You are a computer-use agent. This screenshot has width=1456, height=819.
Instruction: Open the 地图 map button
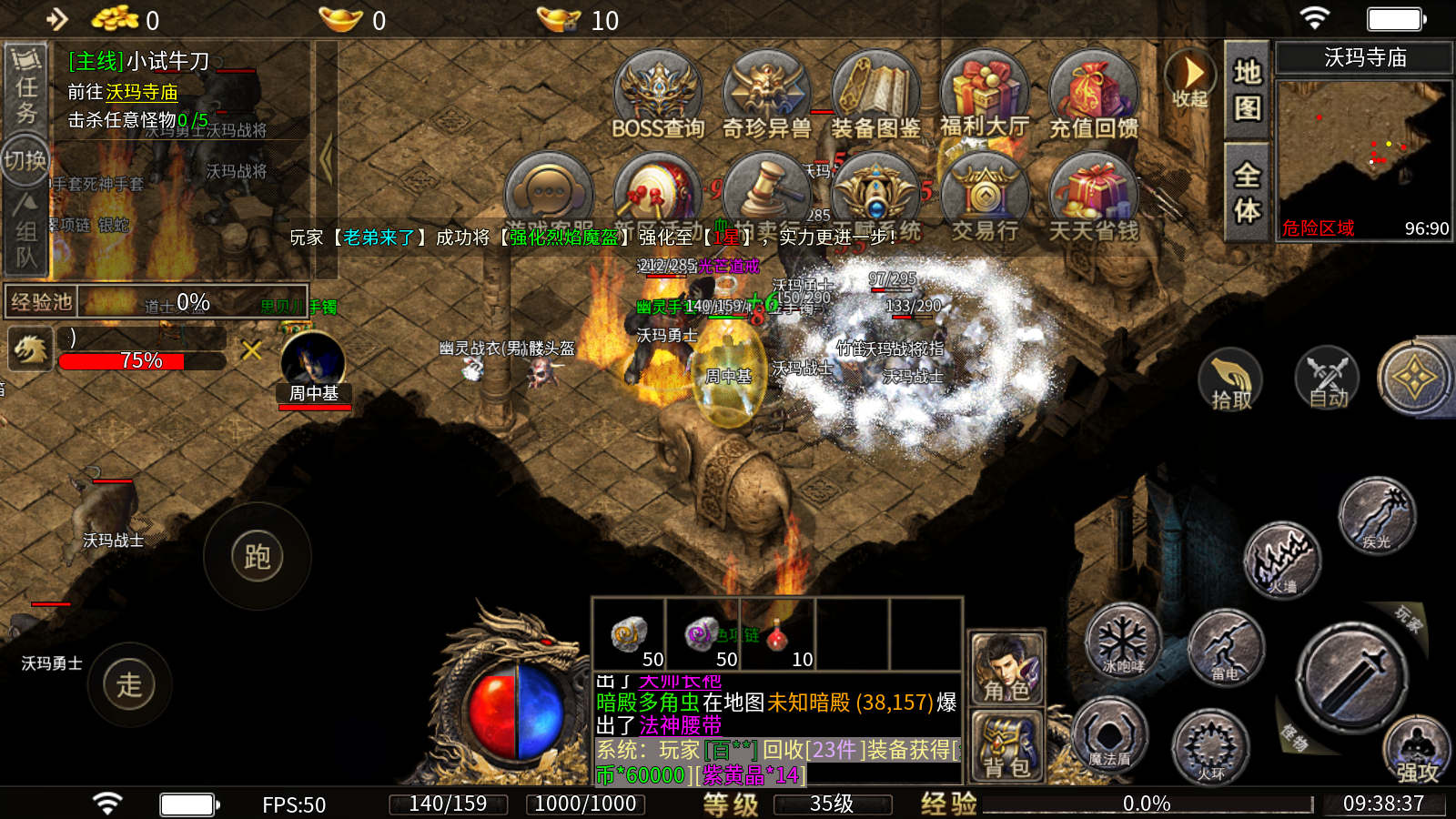coord(1247,89)
